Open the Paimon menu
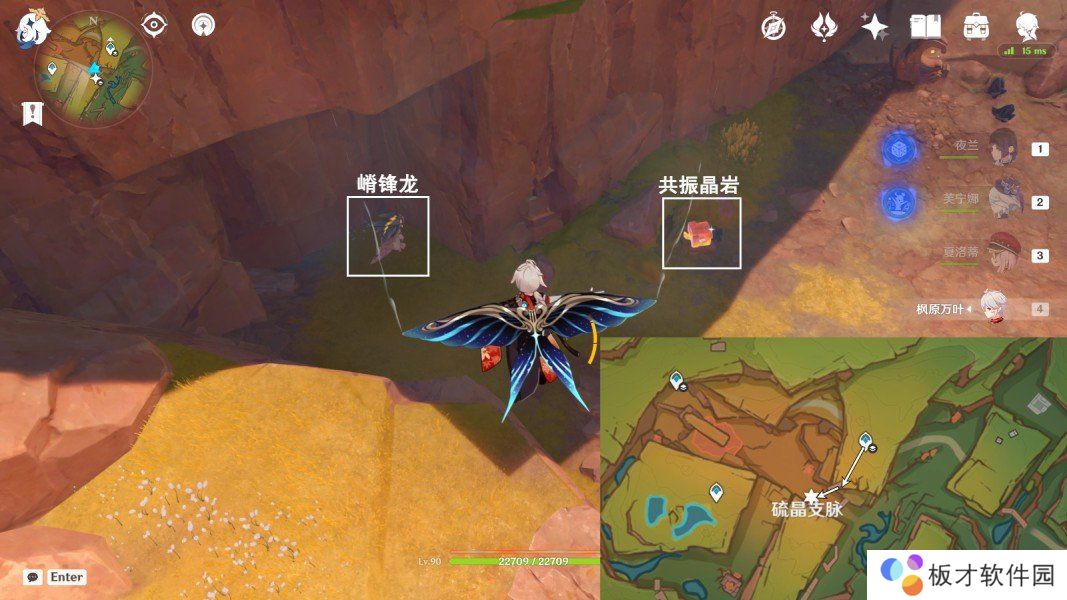The image size is (1067, 600). 32,28
